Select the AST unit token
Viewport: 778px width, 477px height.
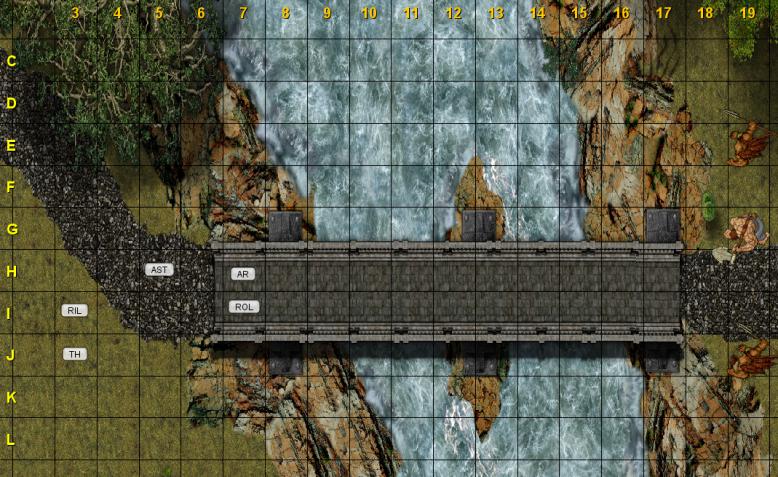click(158, 270)
